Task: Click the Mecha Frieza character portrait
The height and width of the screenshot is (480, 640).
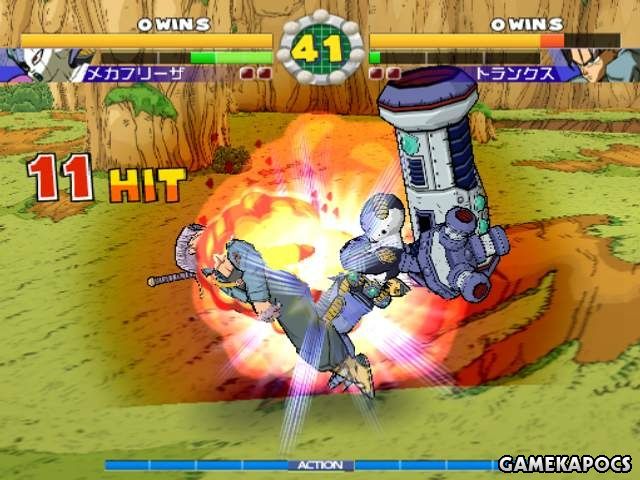Action: point(38,64)
